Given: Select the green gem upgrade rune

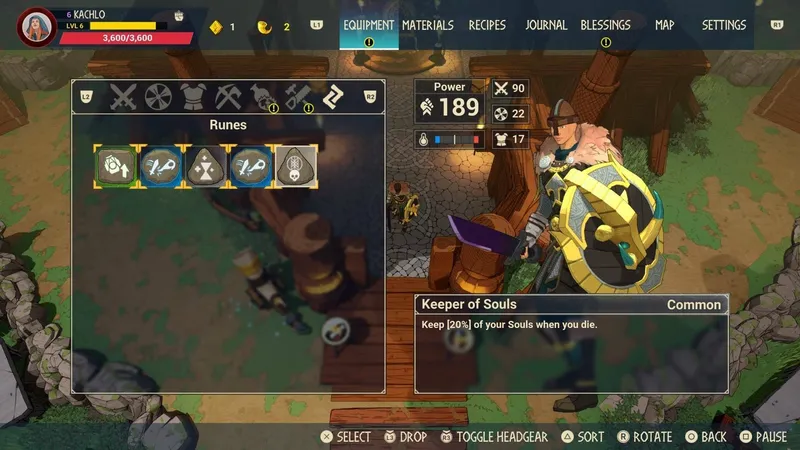Looking at the screenshot, I should [115, 166].
